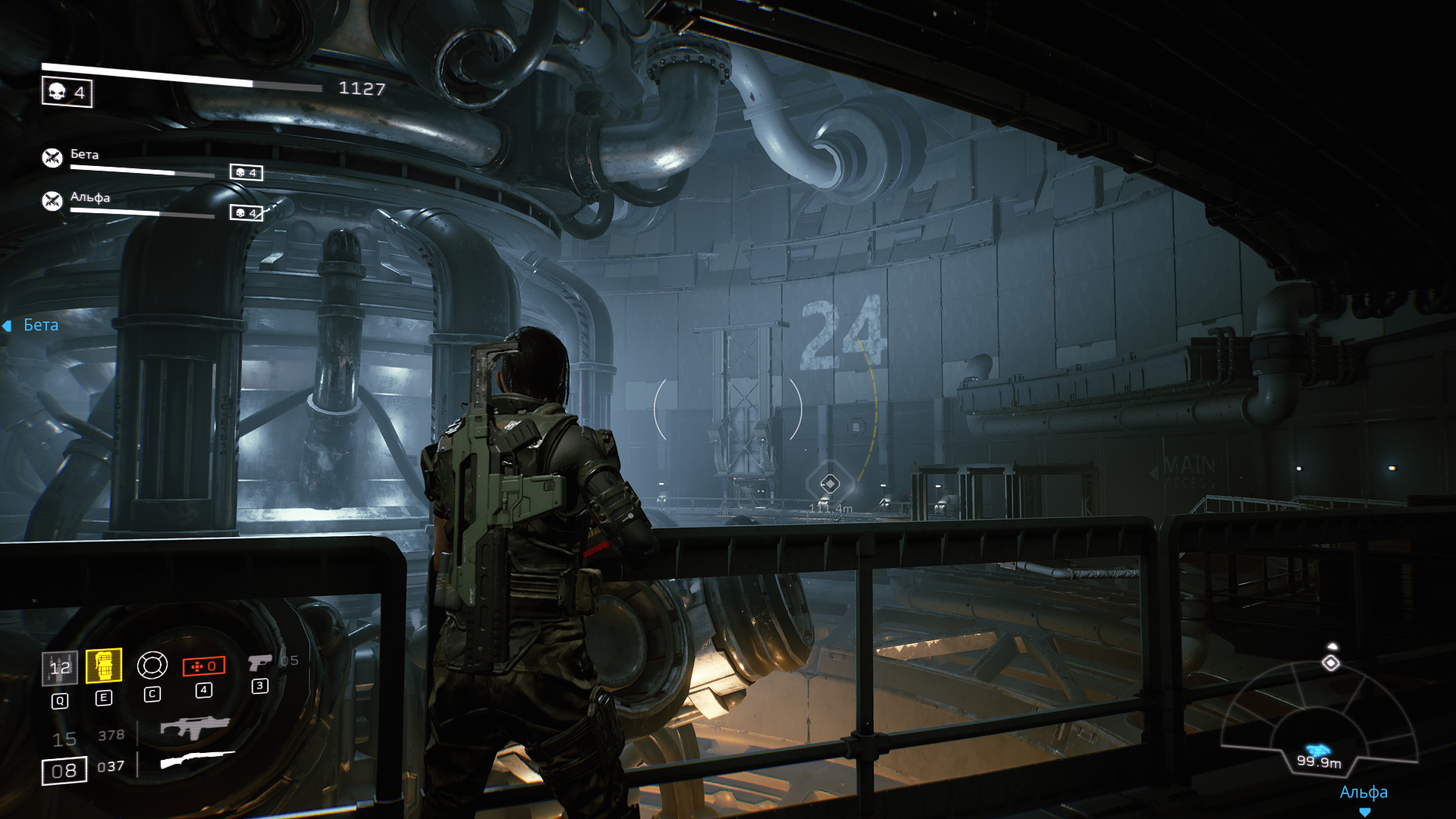
Task: Select teammate Бета in the squad list
Action: point(84,155)
